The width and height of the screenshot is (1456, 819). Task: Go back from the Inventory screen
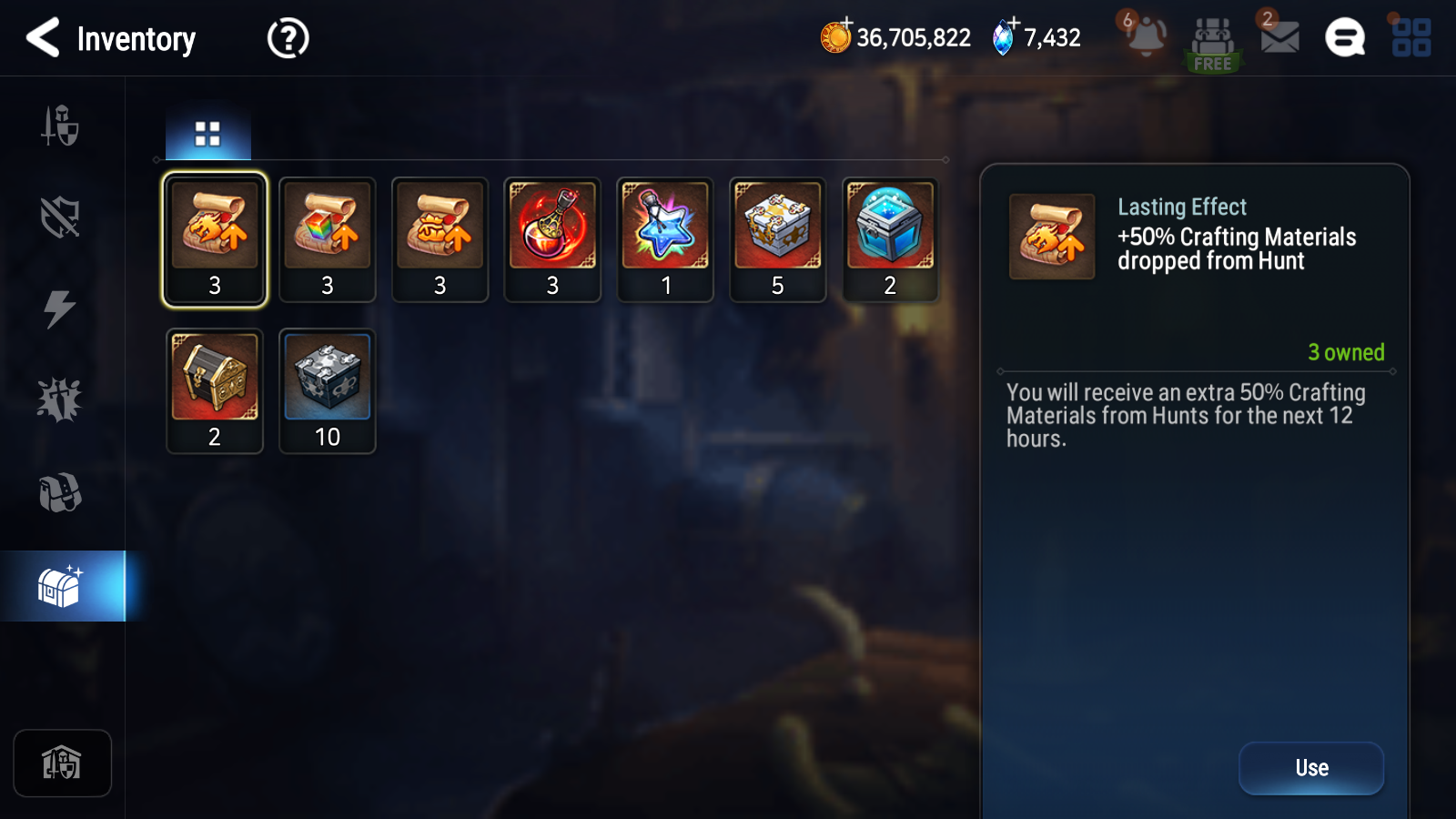44,38
